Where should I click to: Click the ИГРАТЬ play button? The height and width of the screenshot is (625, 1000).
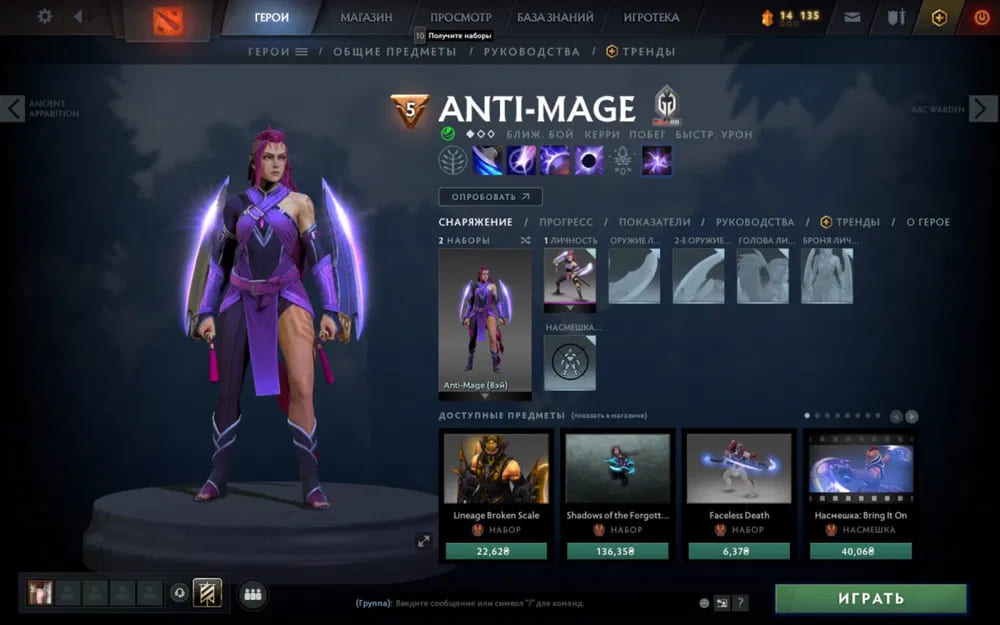point(870,598)
